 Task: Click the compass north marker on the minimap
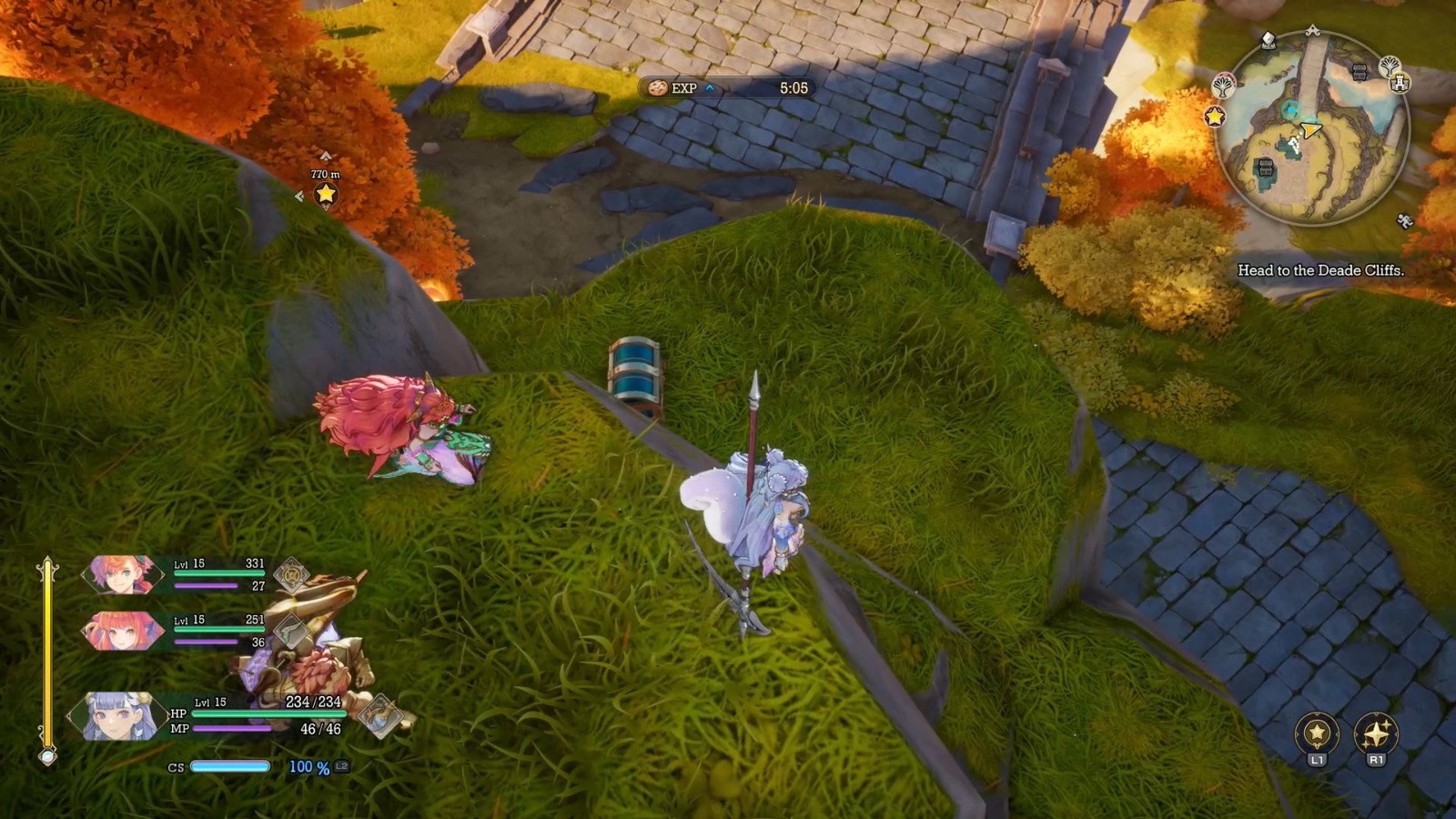tap(1311, 29)
